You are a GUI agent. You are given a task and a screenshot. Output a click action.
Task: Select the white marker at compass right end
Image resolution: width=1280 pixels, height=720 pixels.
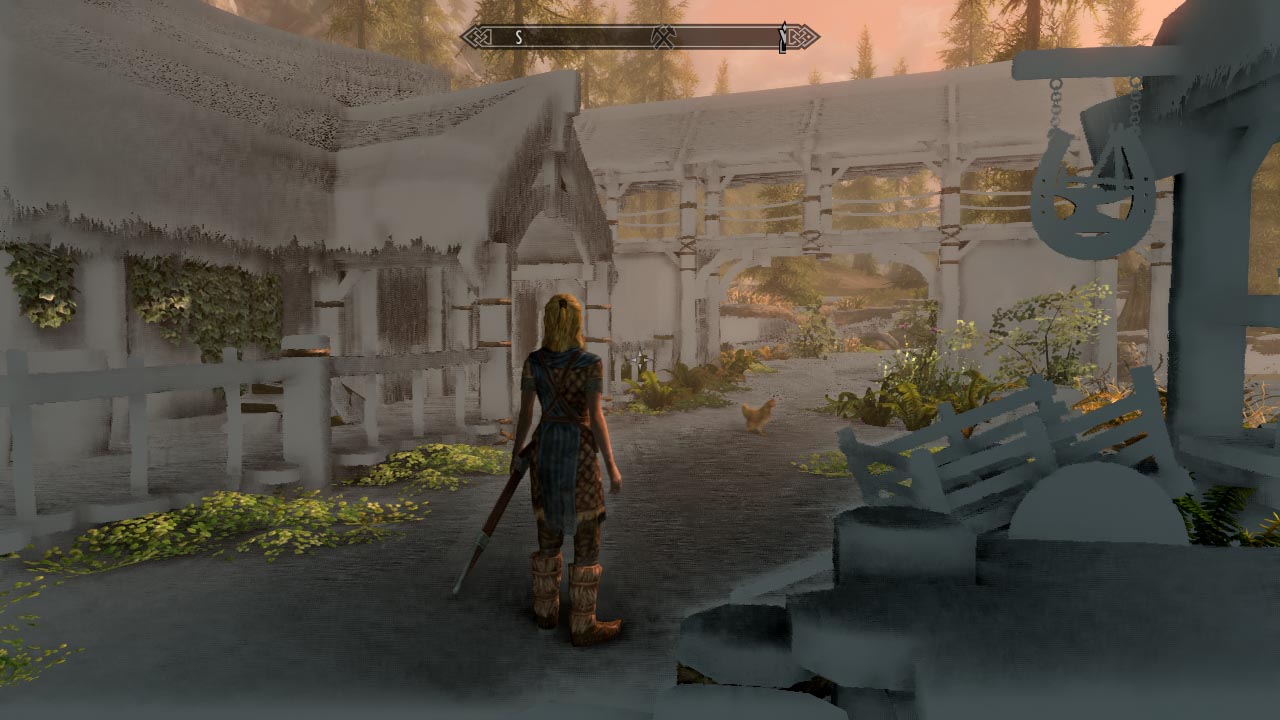pos(782,38)
